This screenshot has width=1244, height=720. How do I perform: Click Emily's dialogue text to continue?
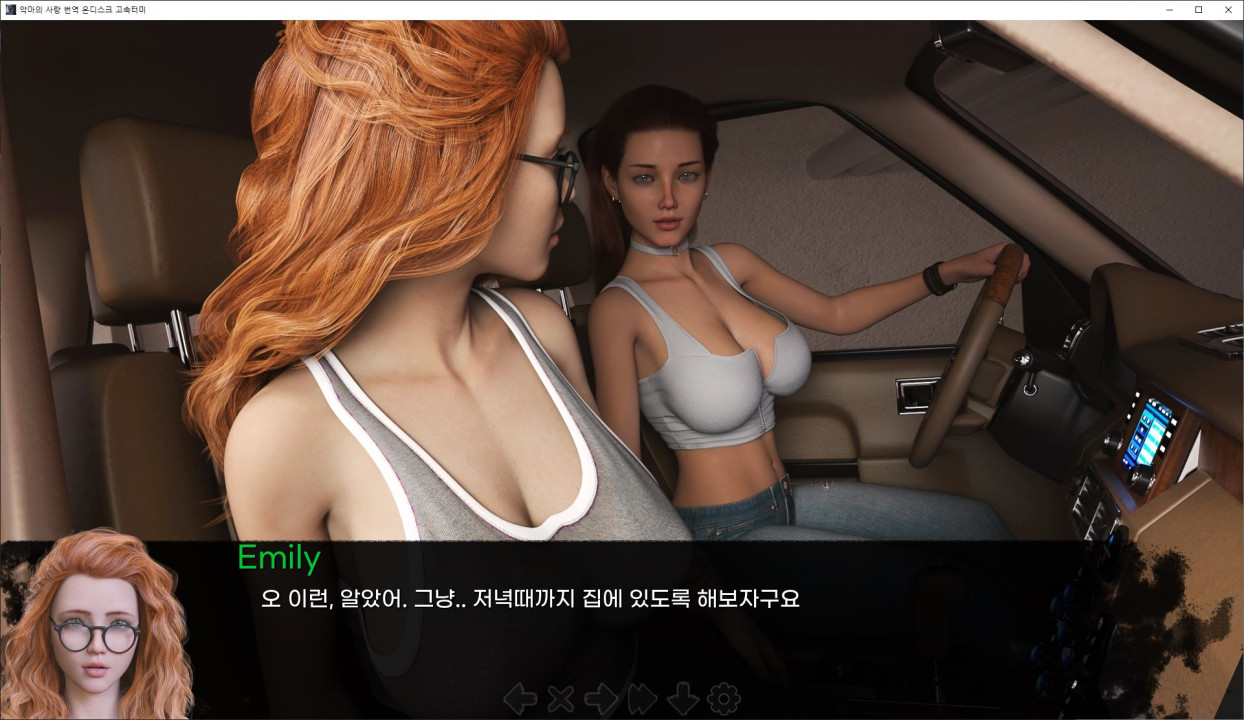click(530, 600)
